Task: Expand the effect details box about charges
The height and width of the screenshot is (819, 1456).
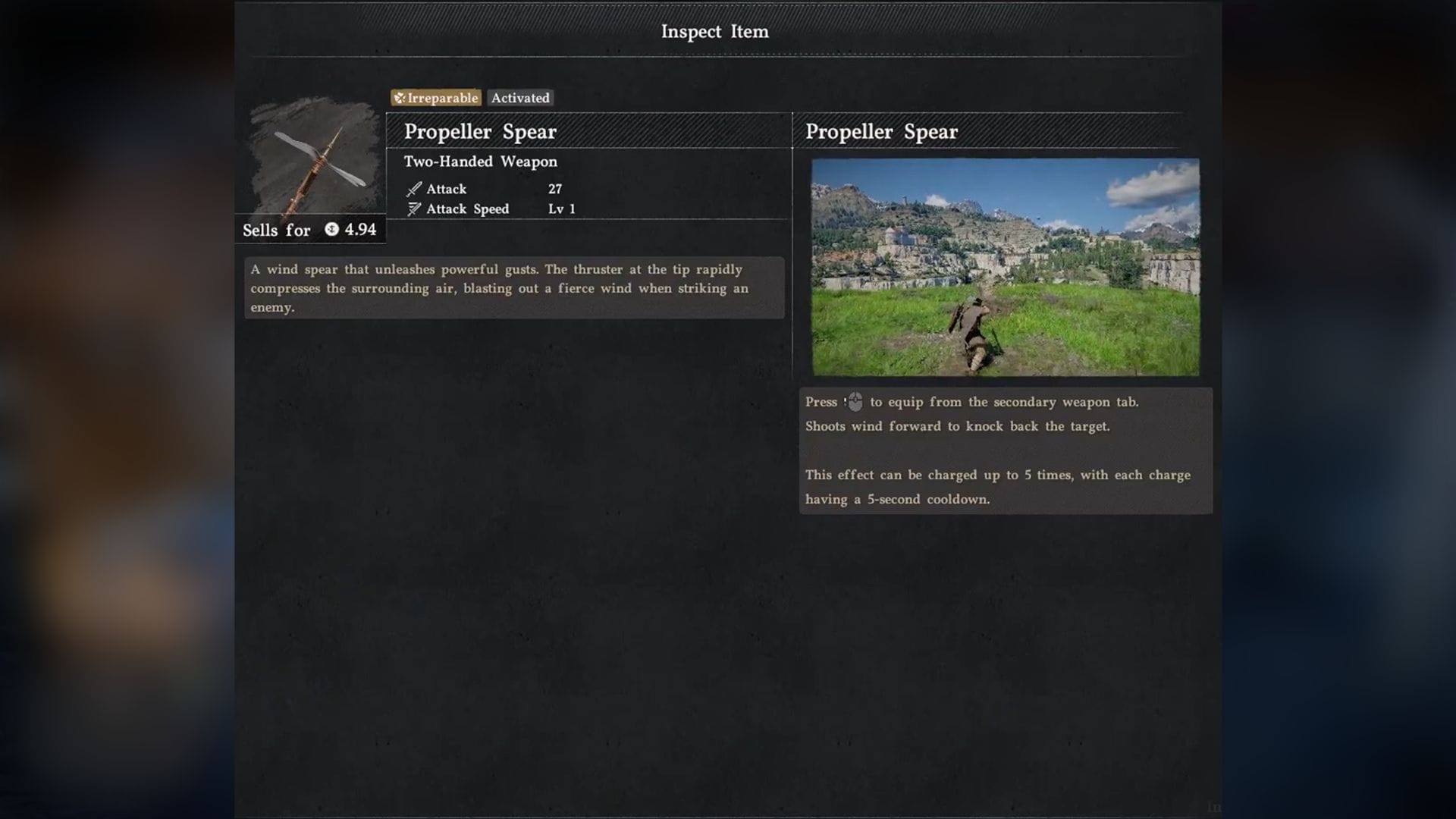Action: pyautogui.click(x=1006, y=487)
